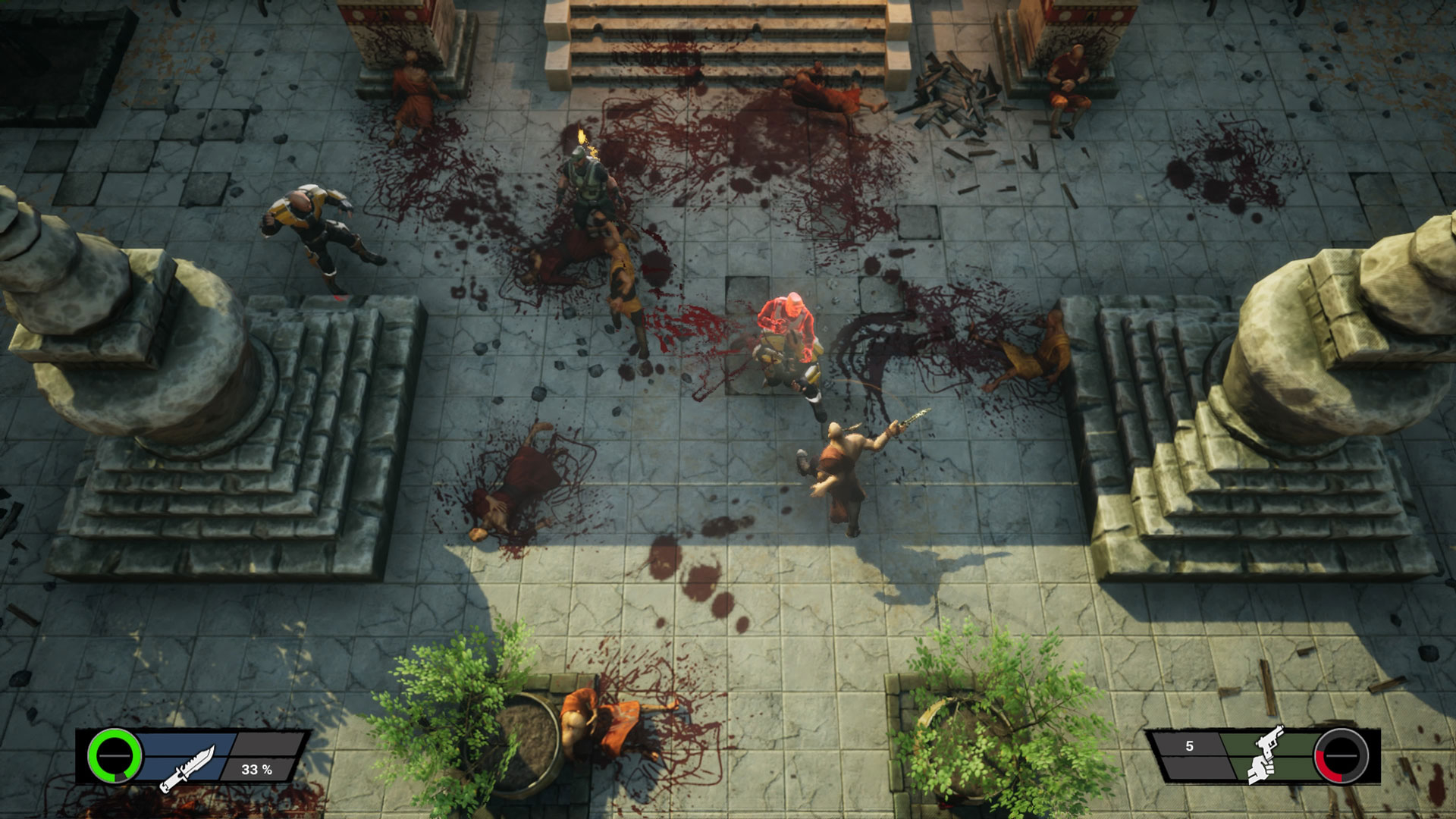1456x819 pixels.
Task: Select the revolver weapon icon
Action: [x=1266, y=754]
